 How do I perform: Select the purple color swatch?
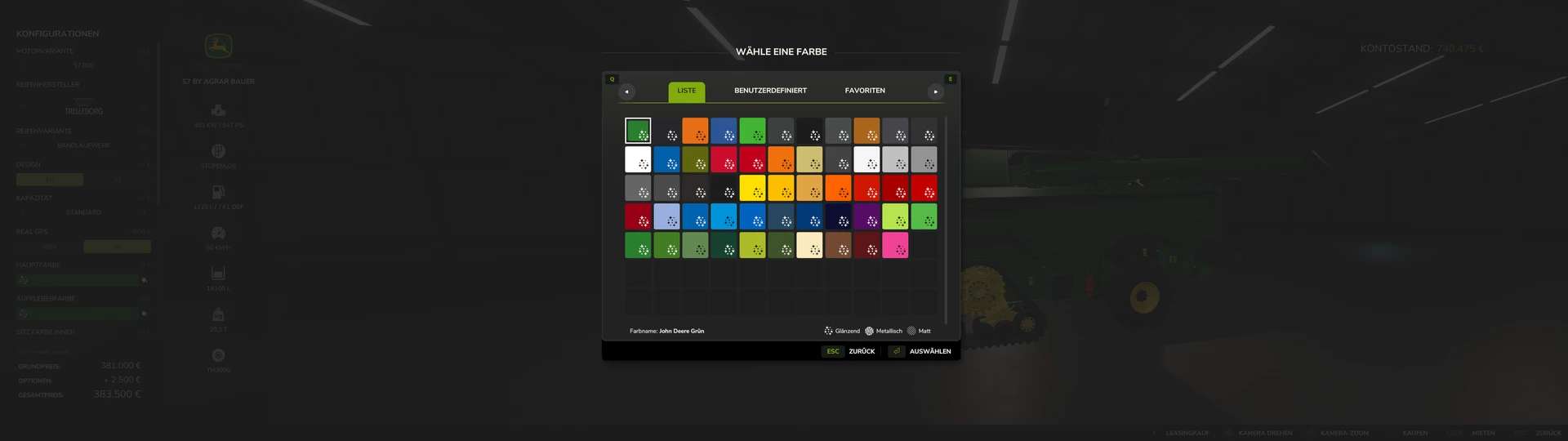tap(866, 216)
